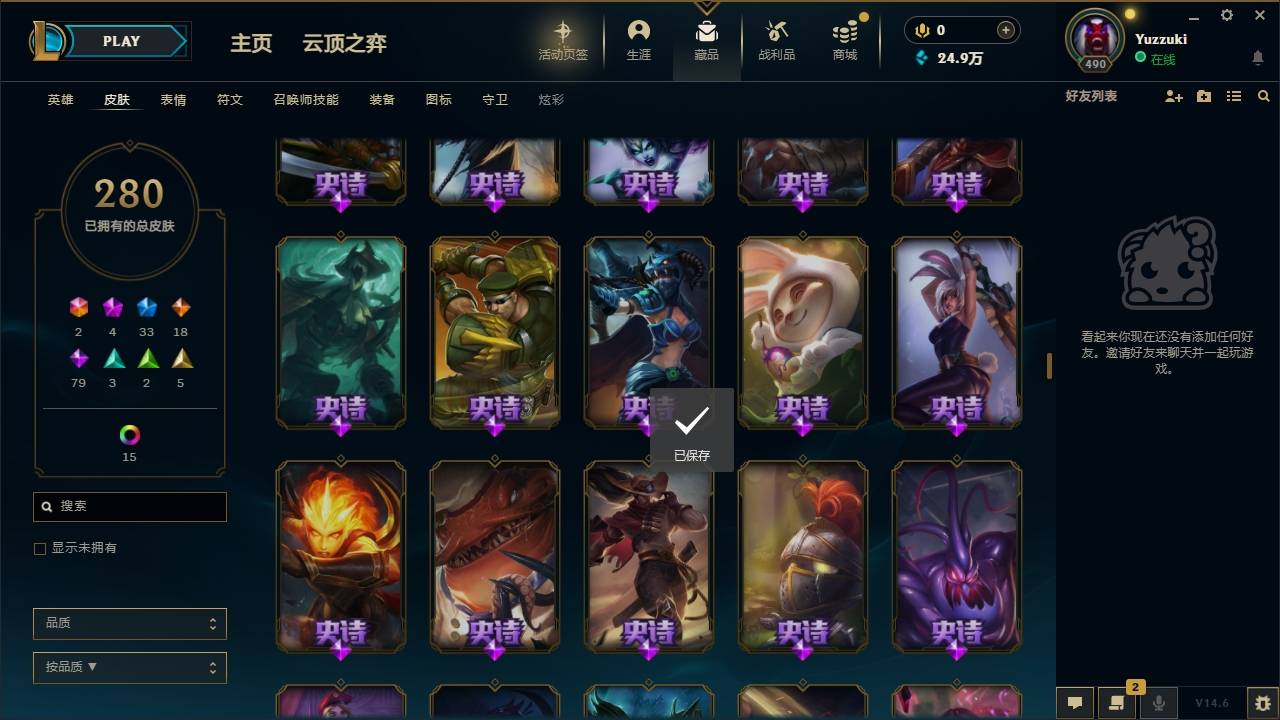Click the chroma color wheel showing 15
The width and height of the screenshot is (1280, 720).
pos(128,436)
